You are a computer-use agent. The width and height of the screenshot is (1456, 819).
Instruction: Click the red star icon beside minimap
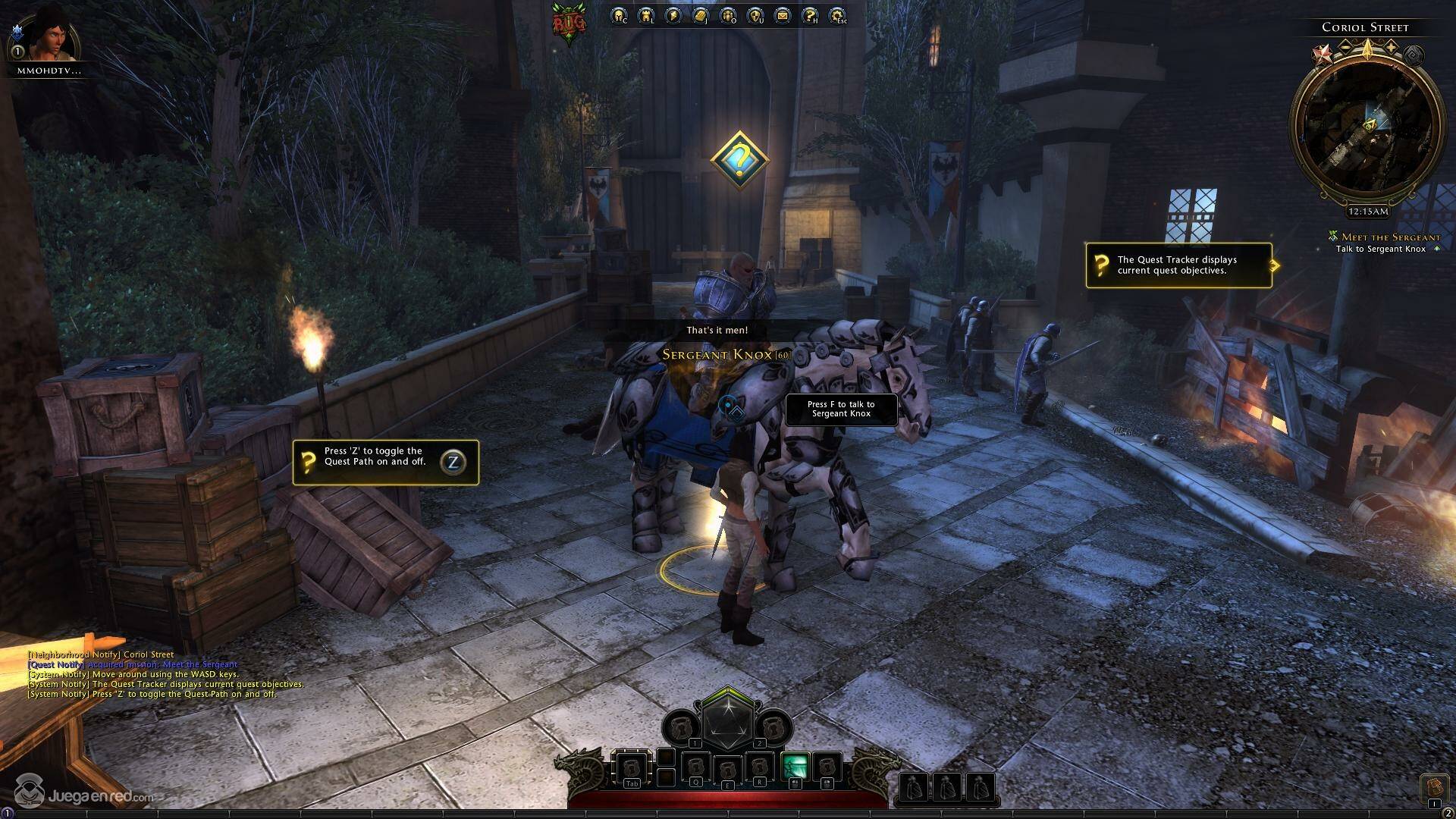click(1323, 55)
